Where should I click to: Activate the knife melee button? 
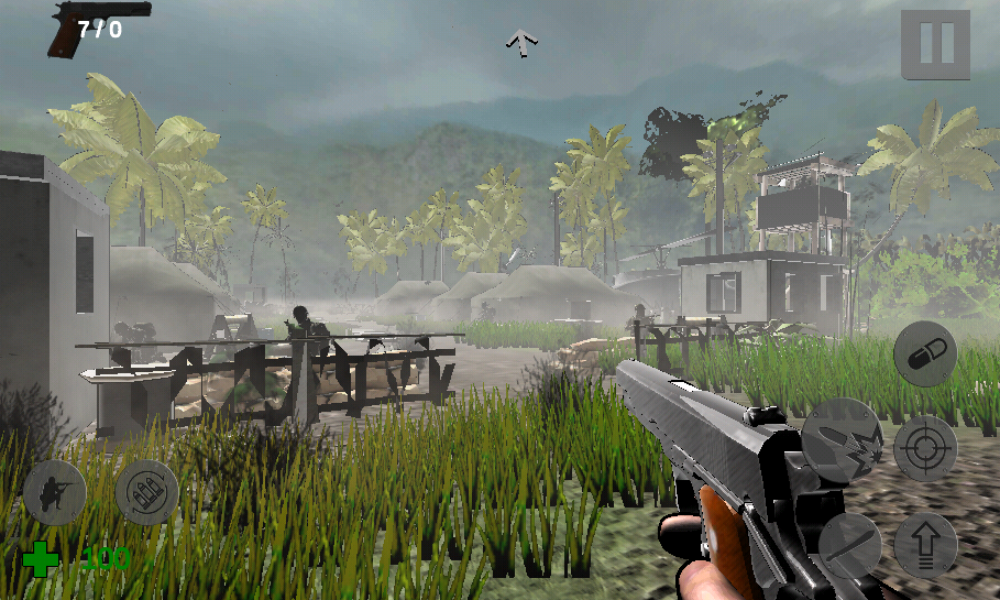pos(850,546)
